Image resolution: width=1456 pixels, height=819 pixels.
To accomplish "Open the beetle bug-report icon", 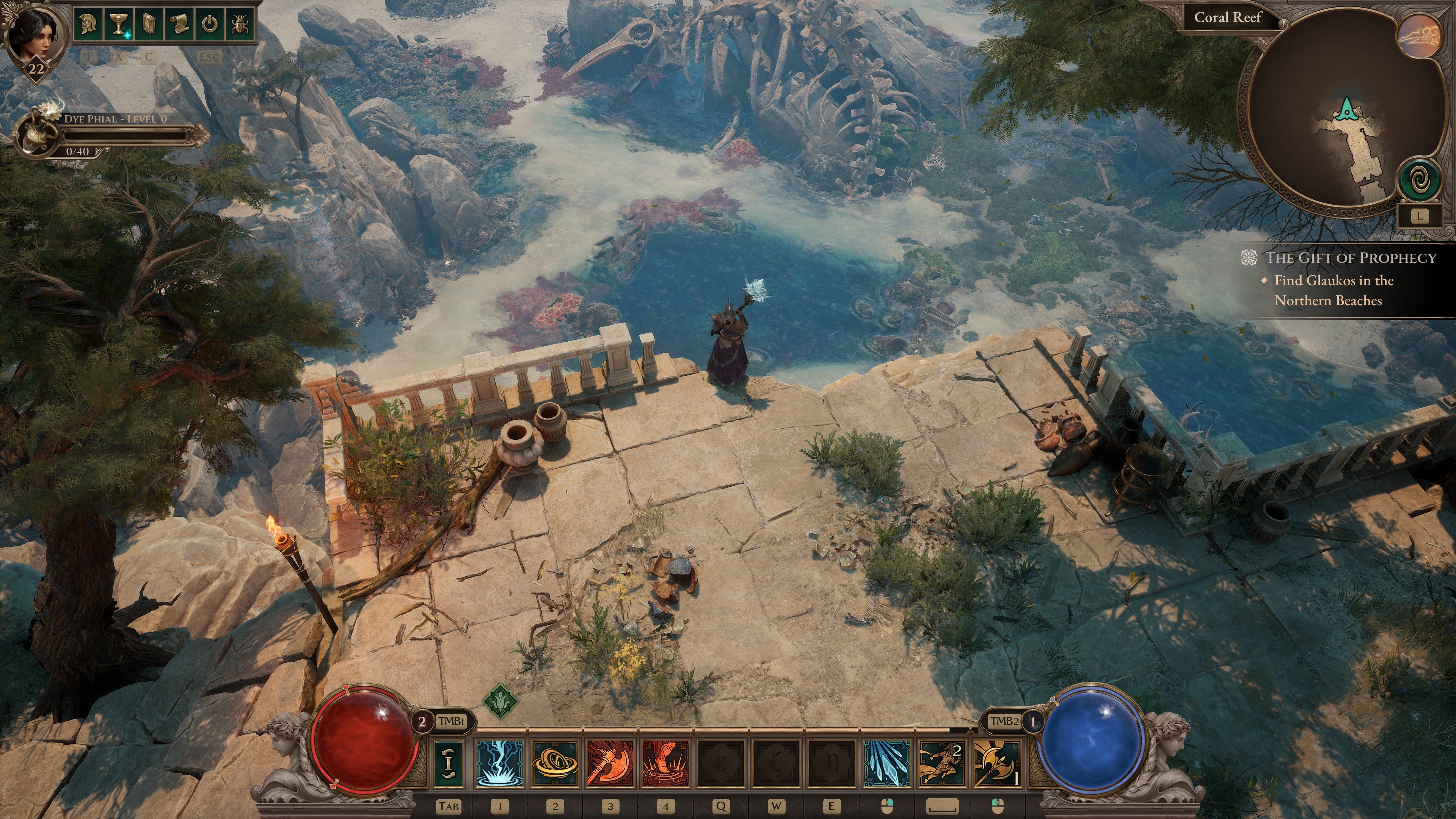I will [x=240, y=25].
